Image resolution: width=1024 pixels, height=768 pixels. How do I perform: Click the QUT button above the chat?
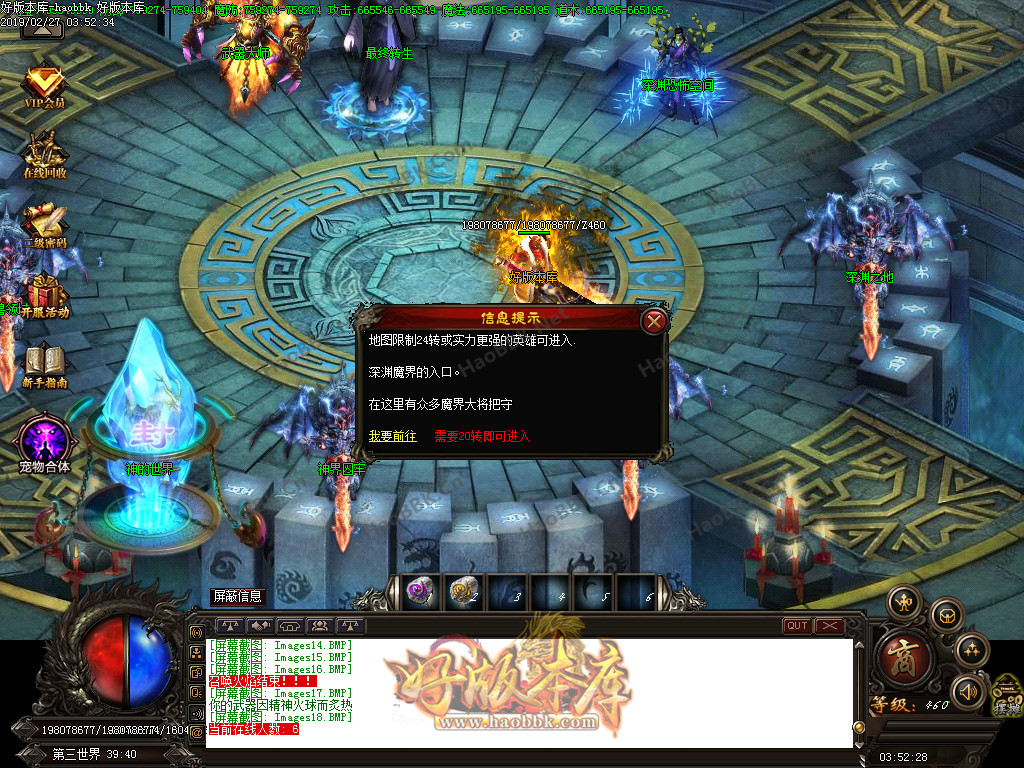pos(797,626)
